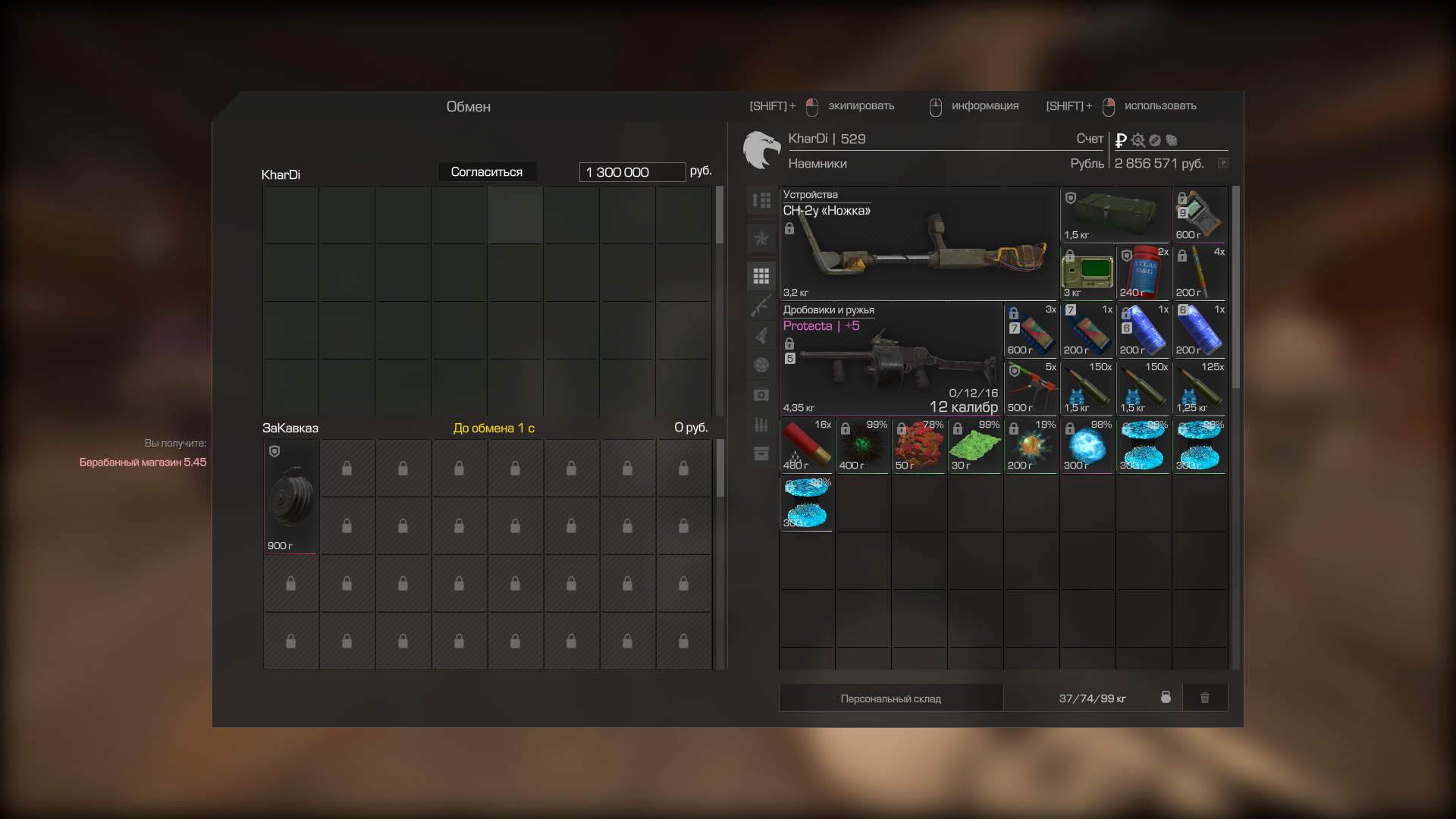Select the blue sphere artifact at 98%
The height and width of the screenshot is (819, 1456).
click(x=1087, y=446)
